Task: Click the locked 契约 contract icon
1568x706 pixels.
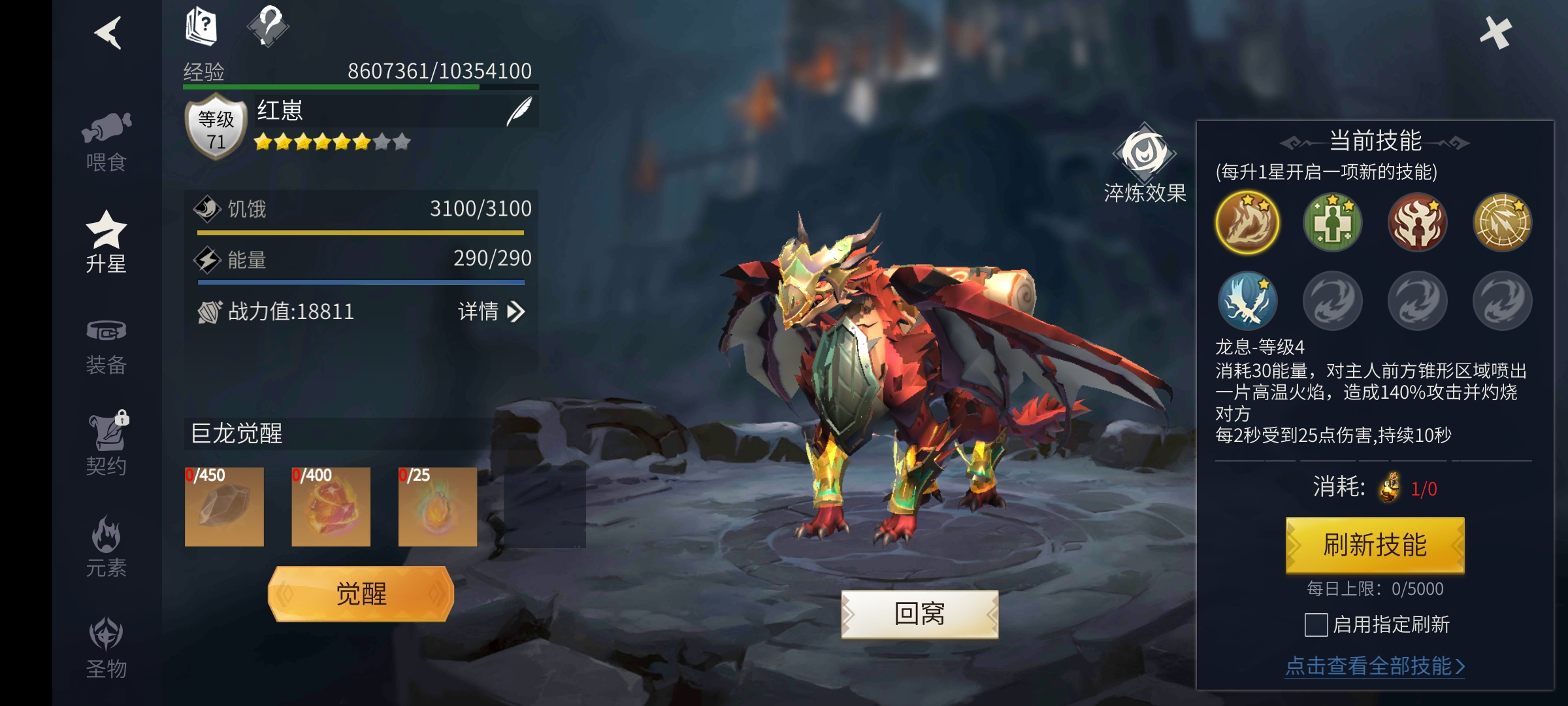Action: tap(108, 445)
